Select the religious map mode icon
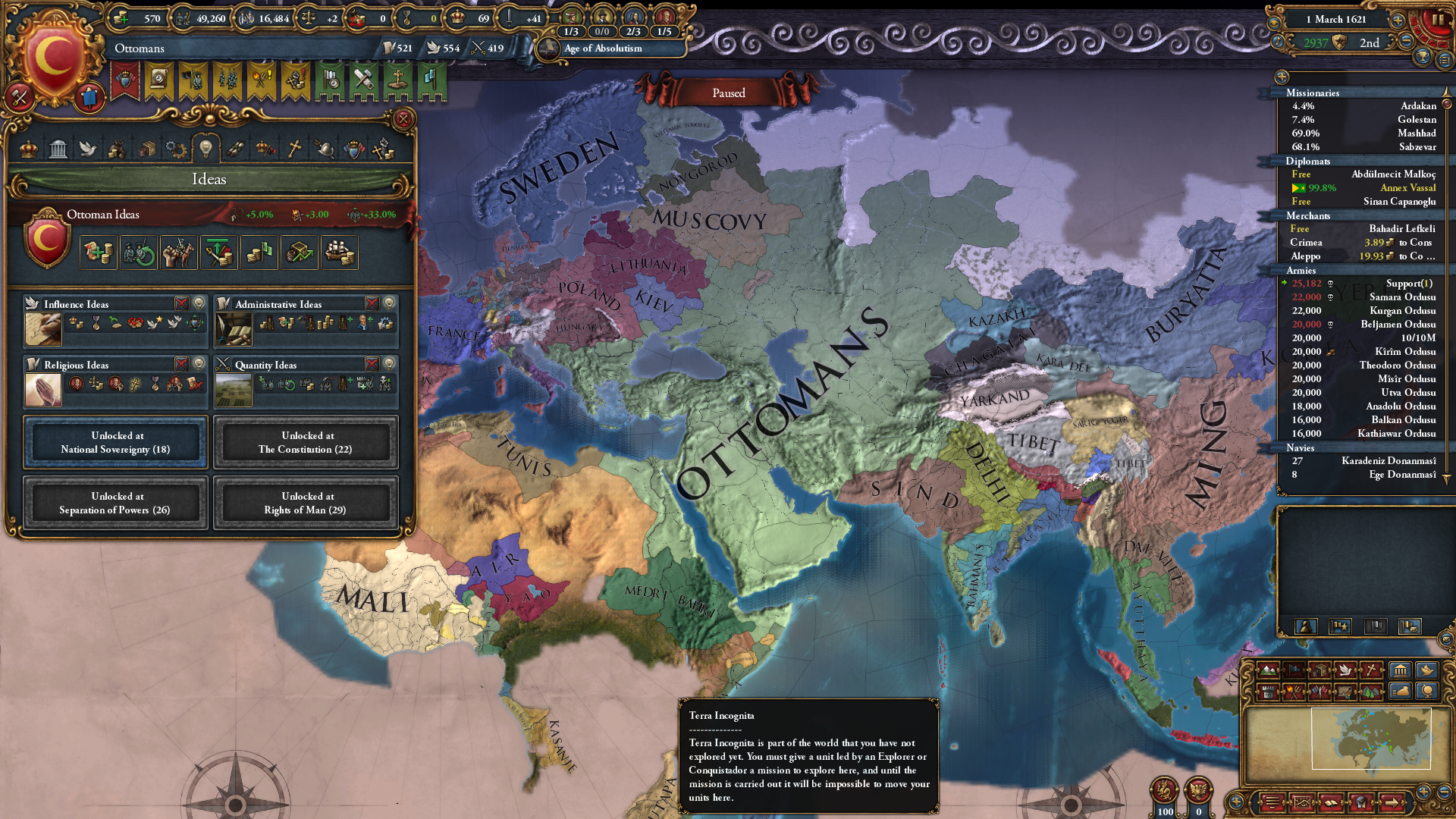The image size is (1456, 819). pos(1372,671)
